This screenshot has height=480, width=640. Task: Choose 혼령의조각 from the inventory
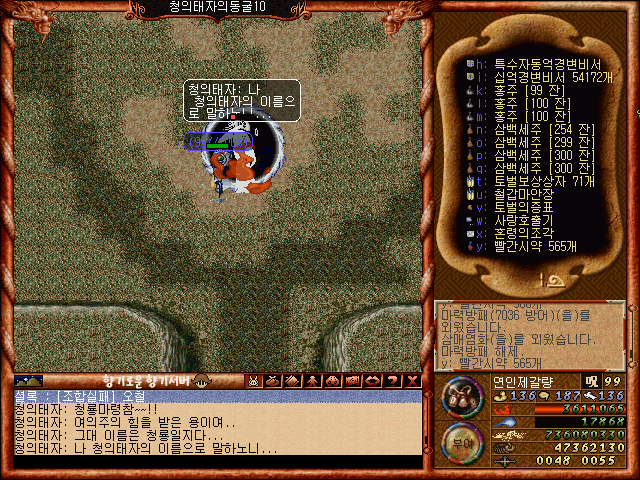pos(516,233)
